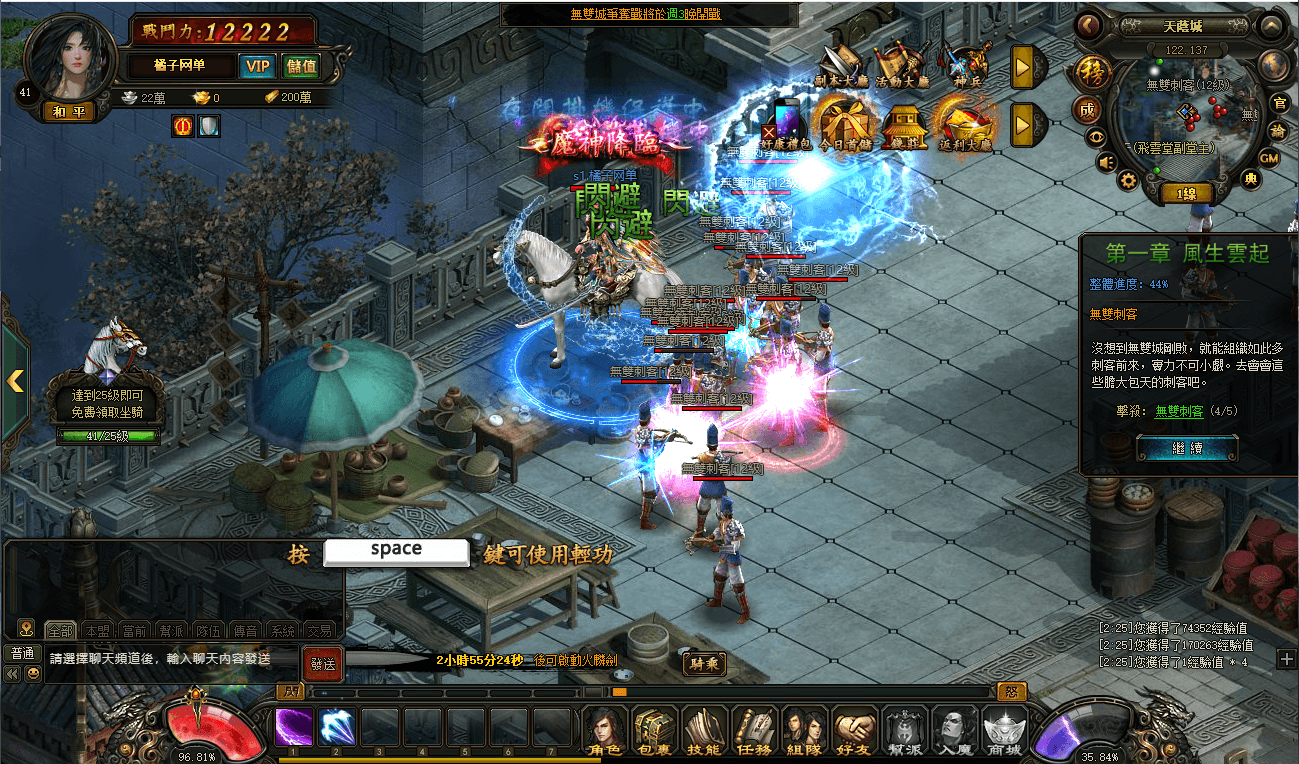
Task: Open the 技能 skills menu
Action: coord(704,730)
